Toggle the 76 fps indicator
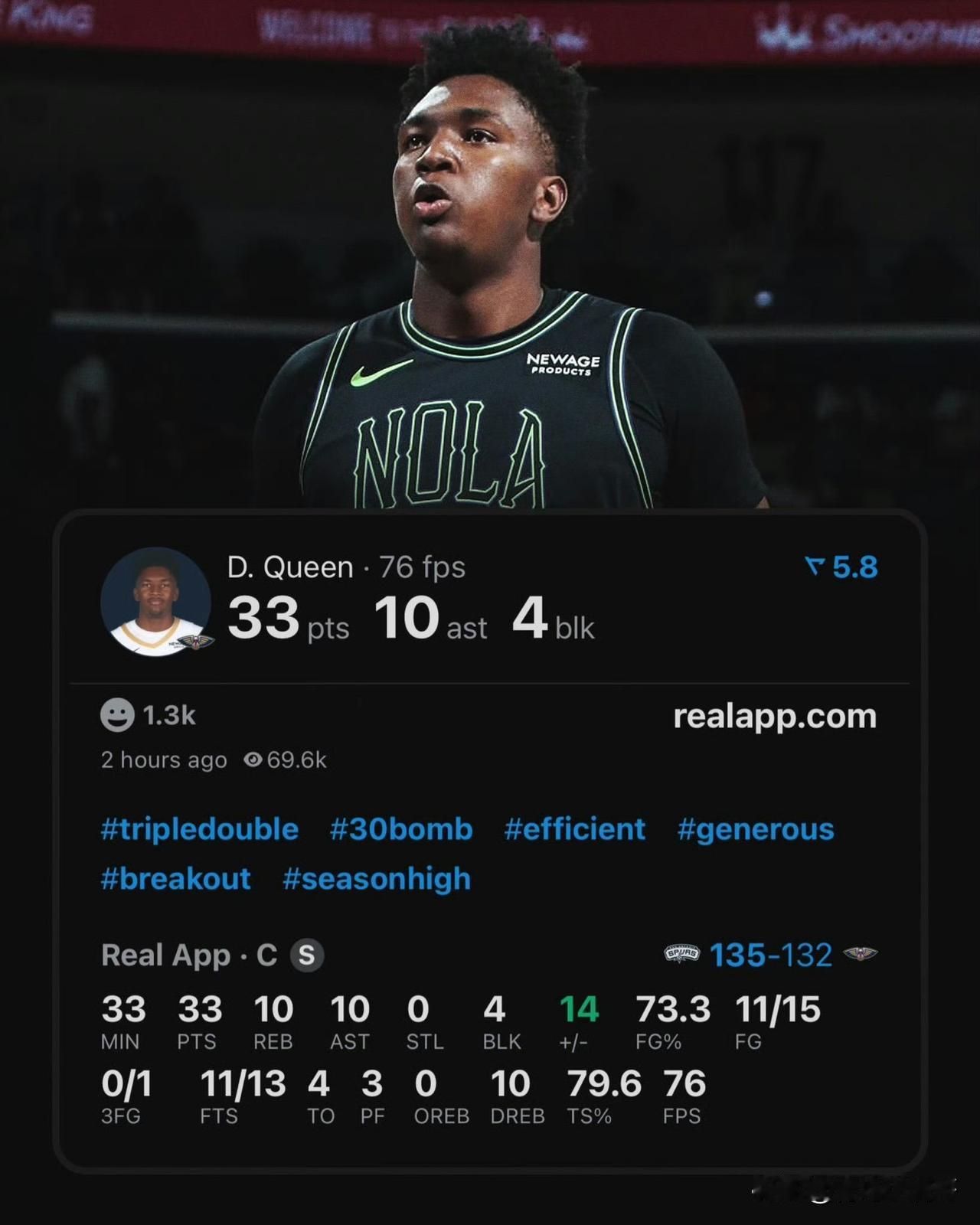980x1225 pixels. [423, 567]
